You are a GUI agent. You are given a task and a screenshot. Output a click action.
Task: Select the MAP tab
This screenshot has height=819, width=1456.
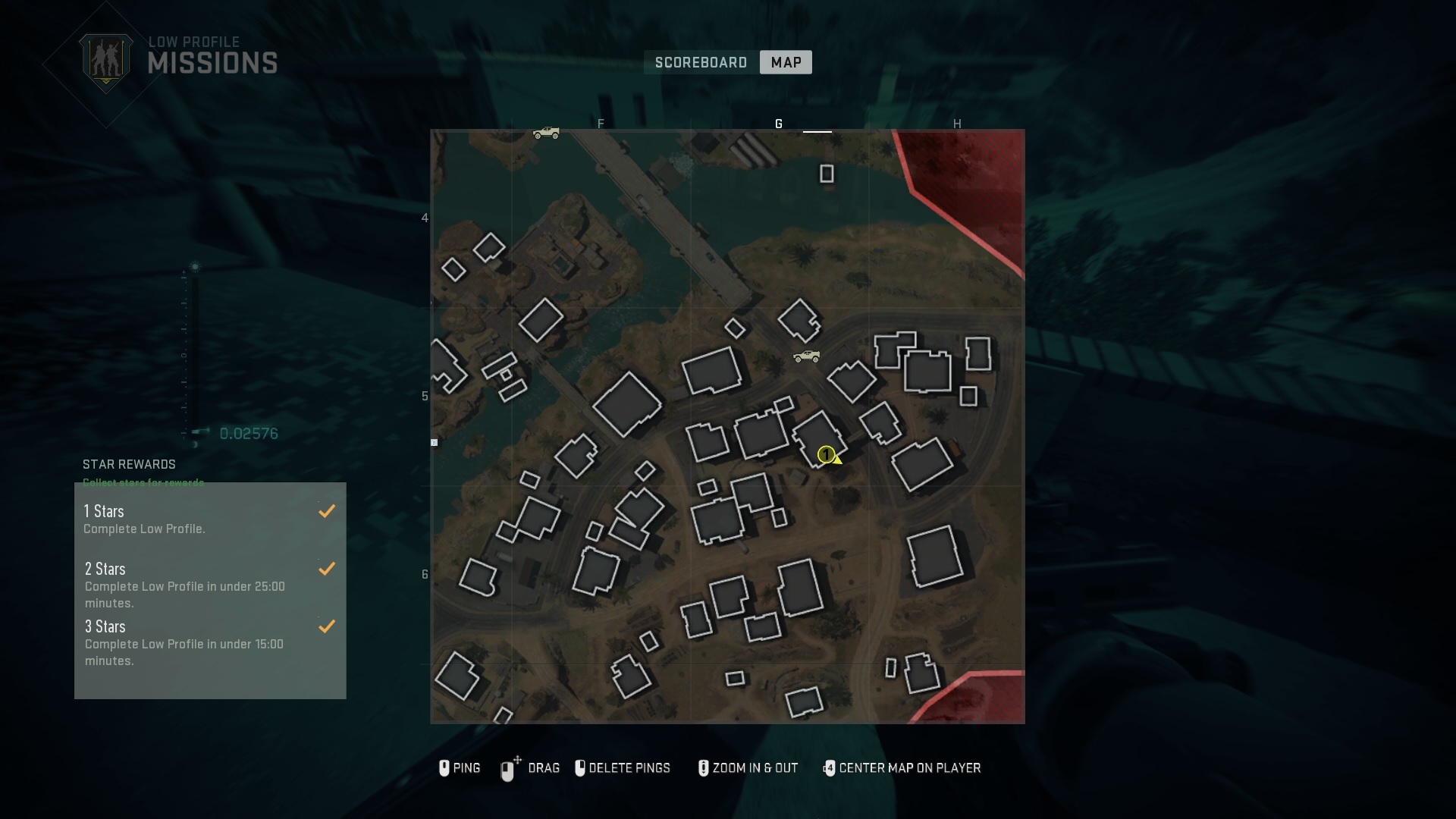tap(786, 62)
